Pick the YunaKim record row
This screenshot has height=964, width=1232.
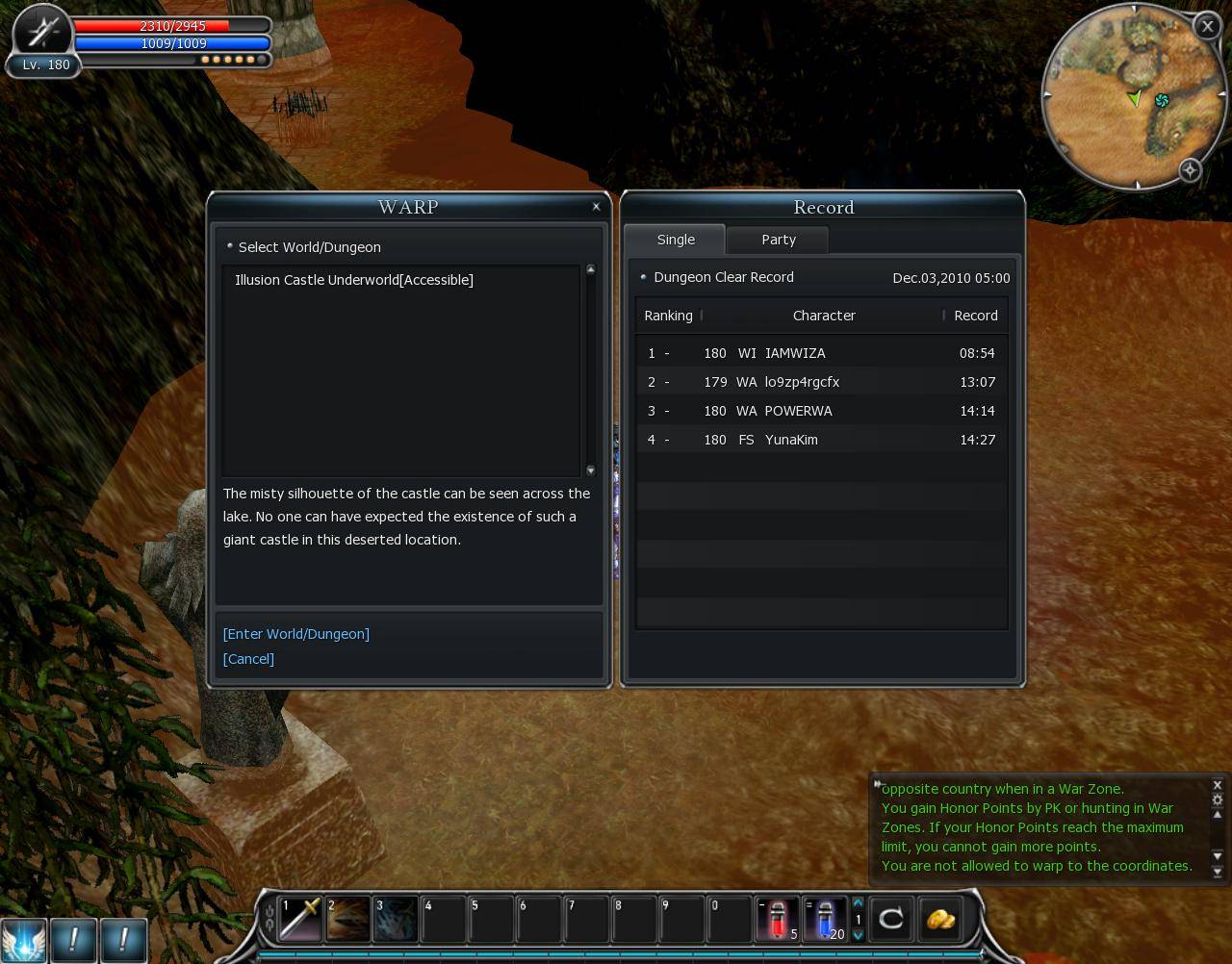click(821, 440)
